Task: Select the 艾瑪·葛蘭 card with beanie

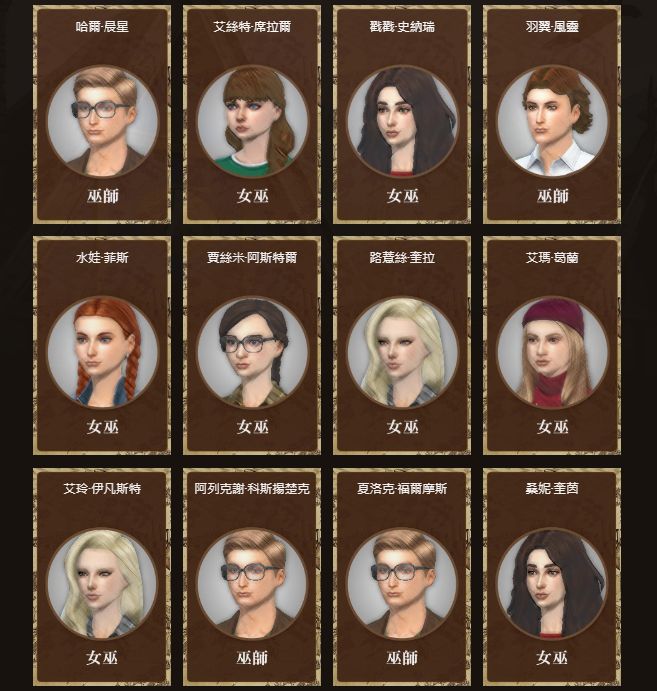Action: [x=552, y=345]
